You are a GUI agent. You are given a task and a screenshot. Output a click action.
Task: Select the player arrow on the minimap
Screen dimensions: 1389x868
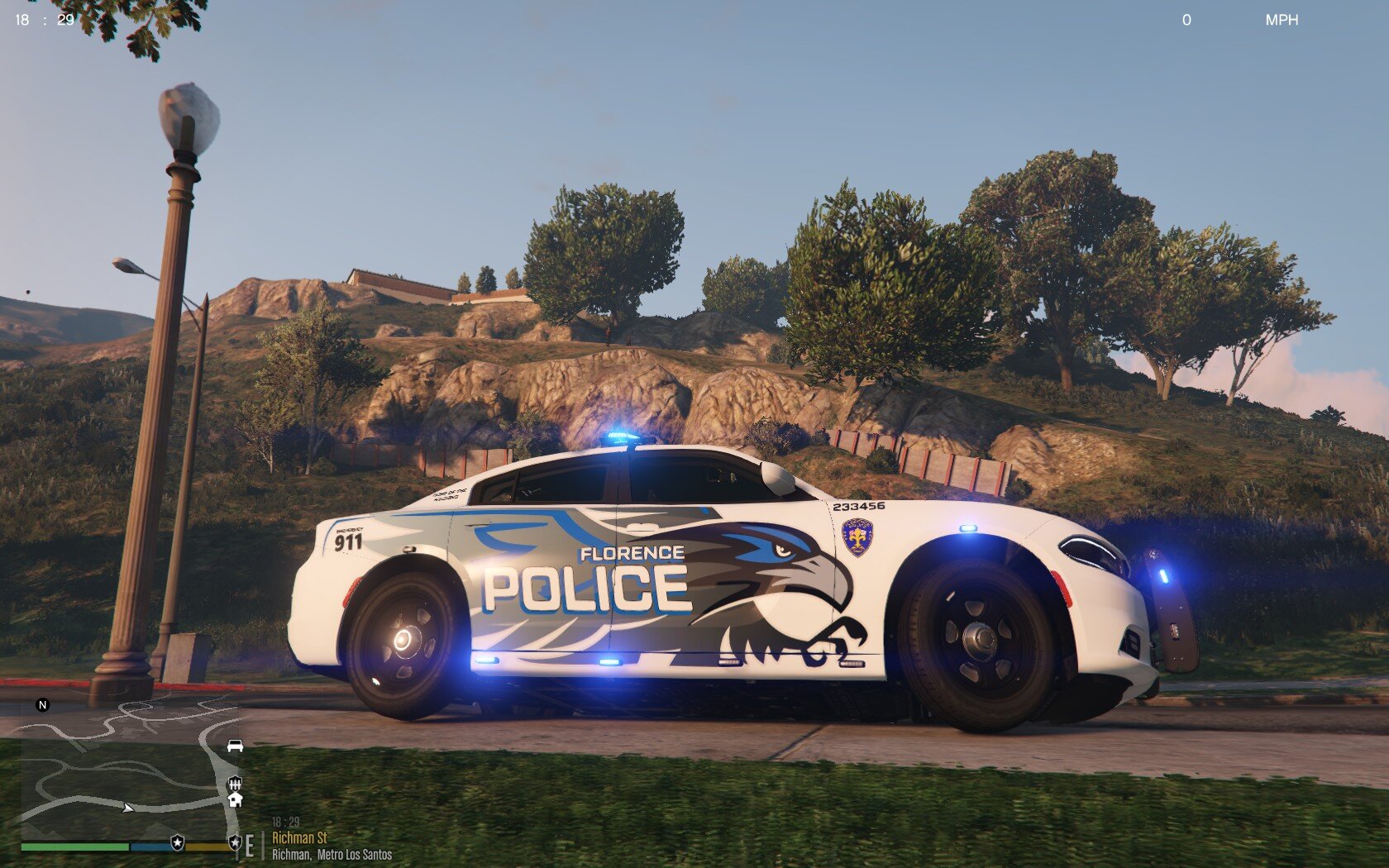pos(127,808)
